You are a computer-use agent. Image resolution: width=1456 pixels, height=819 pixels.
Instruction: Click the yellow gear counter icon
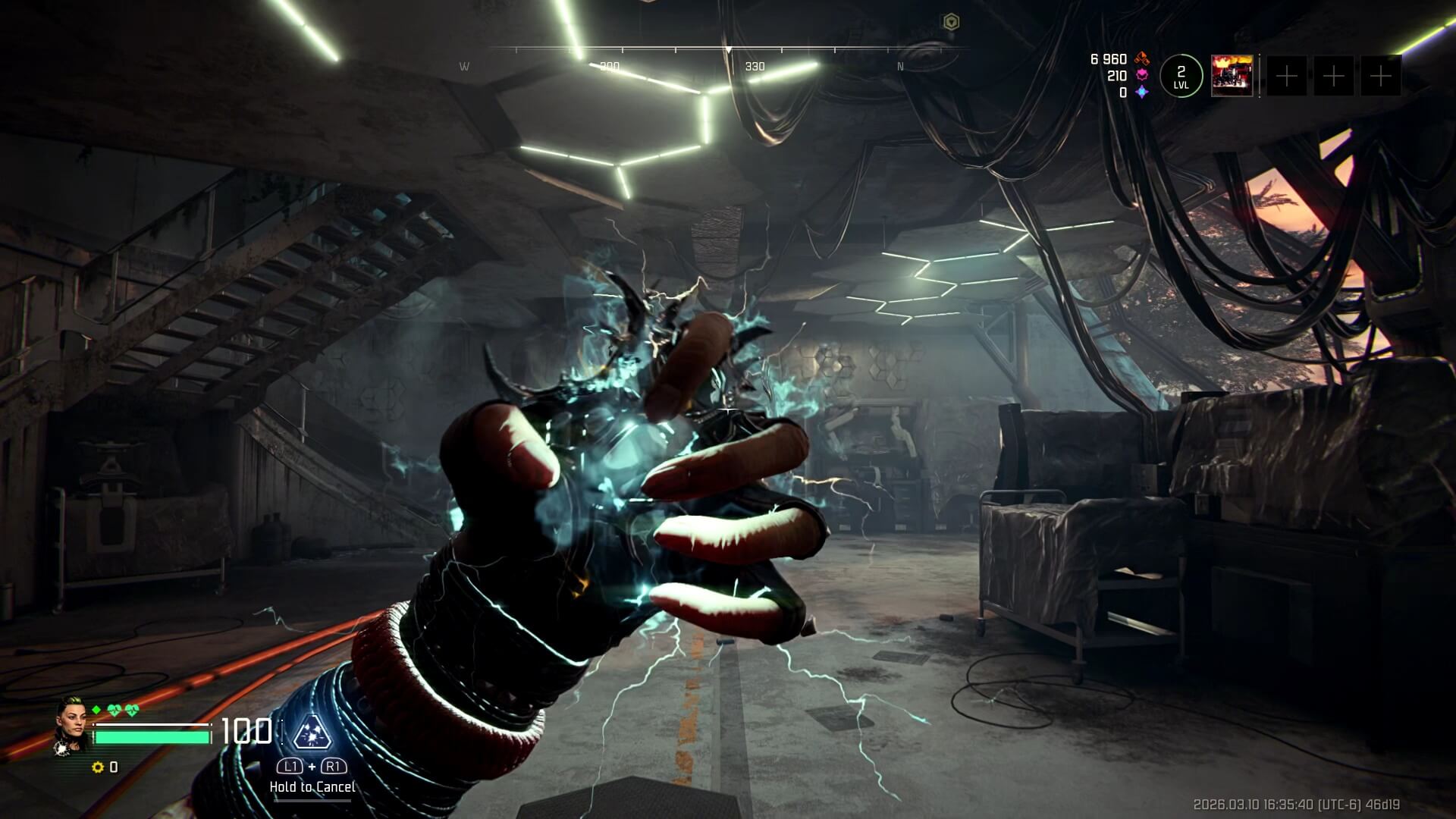tap(97, 767)
